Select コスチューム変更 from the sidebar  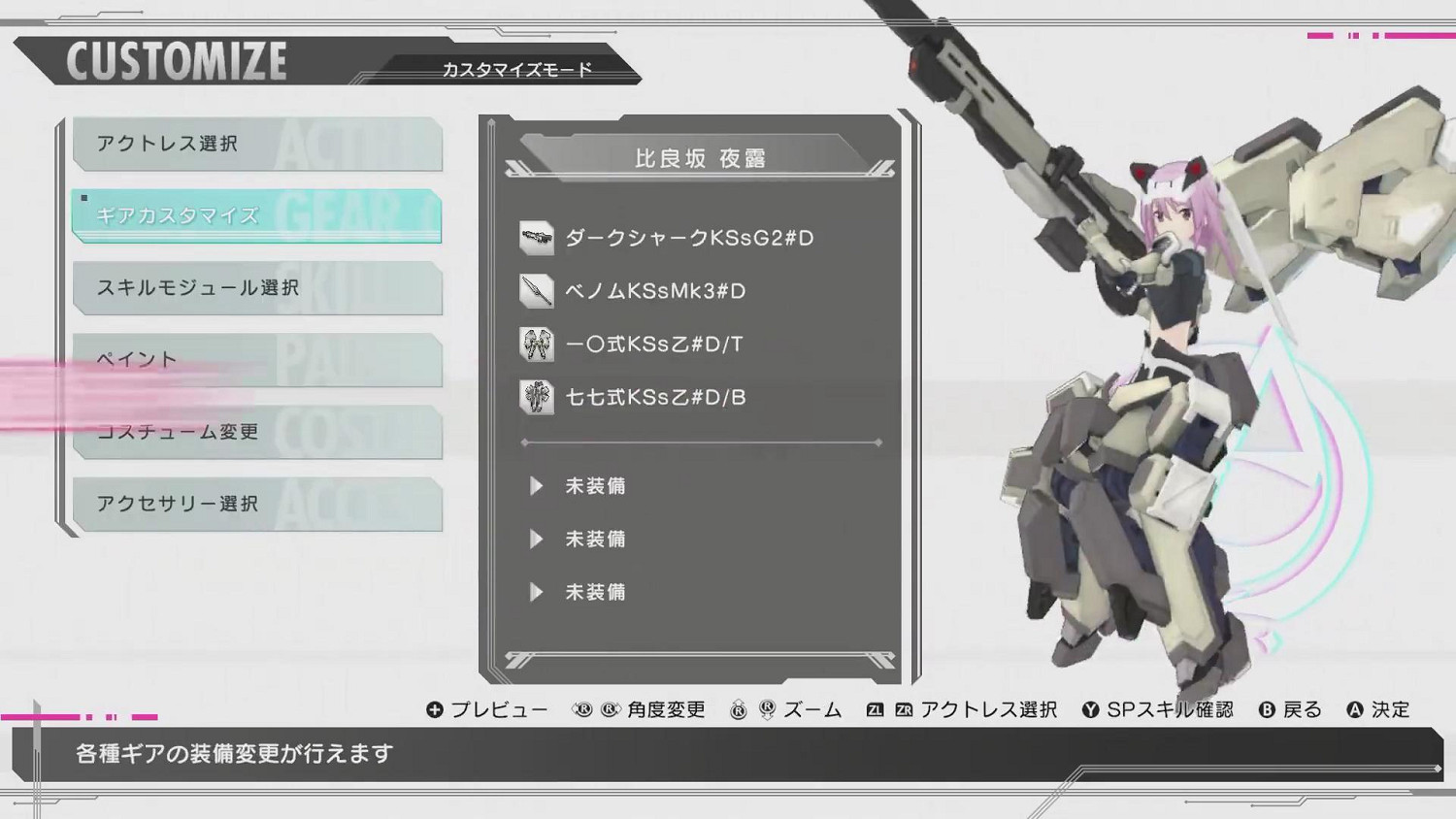[257, 433]
